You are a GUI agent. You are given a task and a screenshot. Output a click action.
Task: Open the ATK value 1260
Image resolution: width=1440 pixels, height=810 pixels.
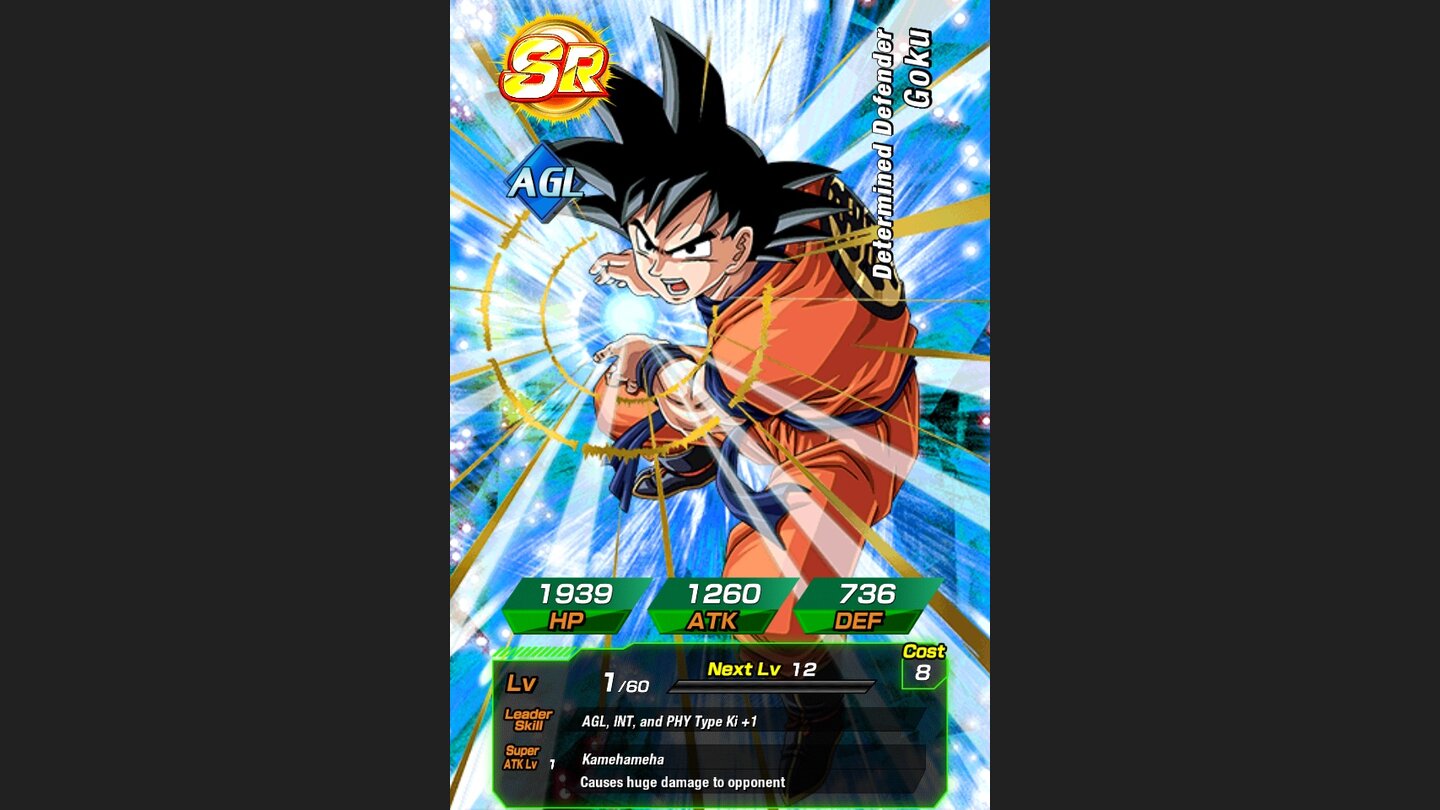coord(724,594)
